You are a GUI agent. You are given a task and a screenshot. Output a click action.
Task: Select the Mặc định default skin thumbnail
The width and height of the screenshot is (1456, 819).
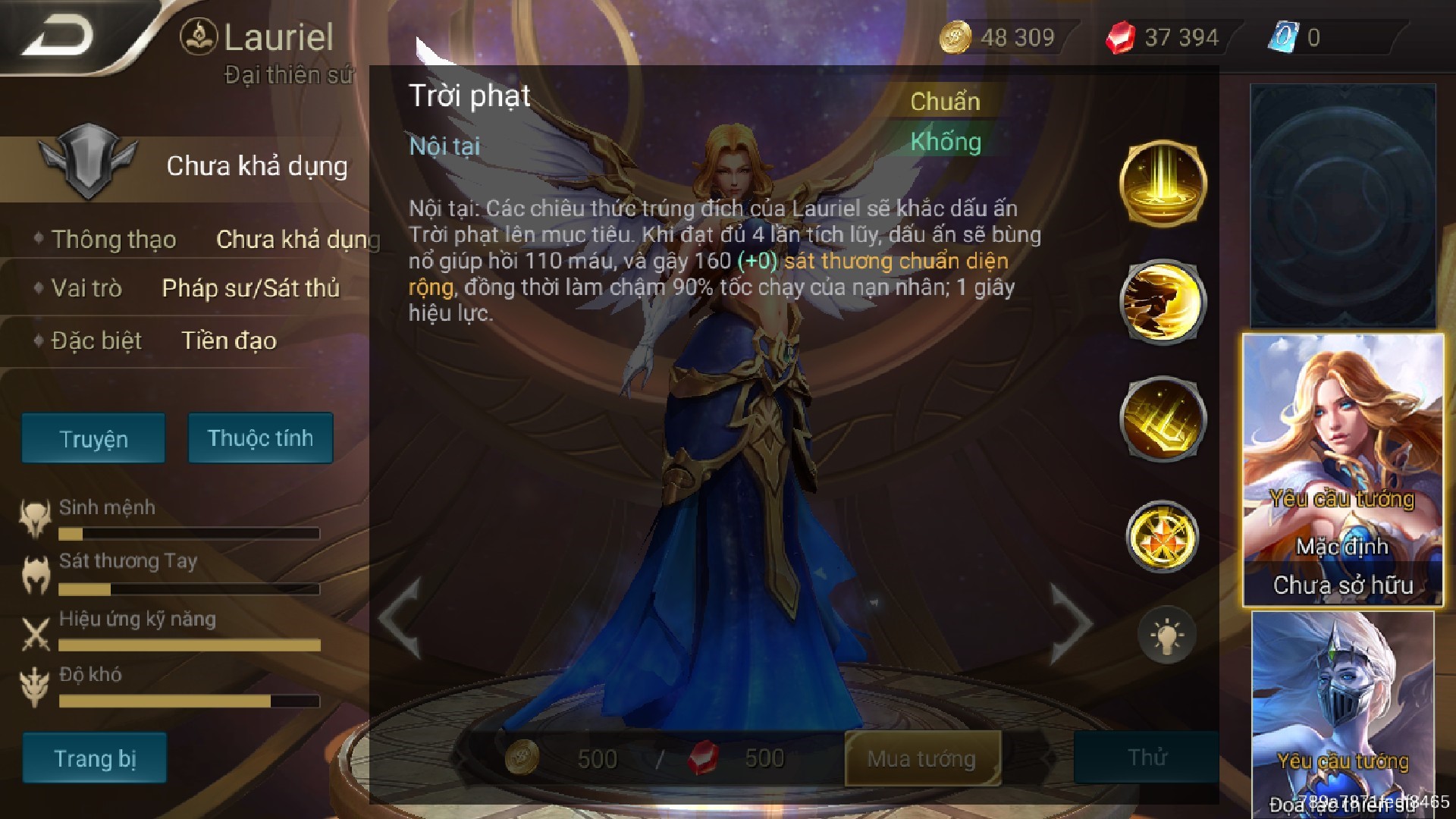click(x=1342, y=470)
